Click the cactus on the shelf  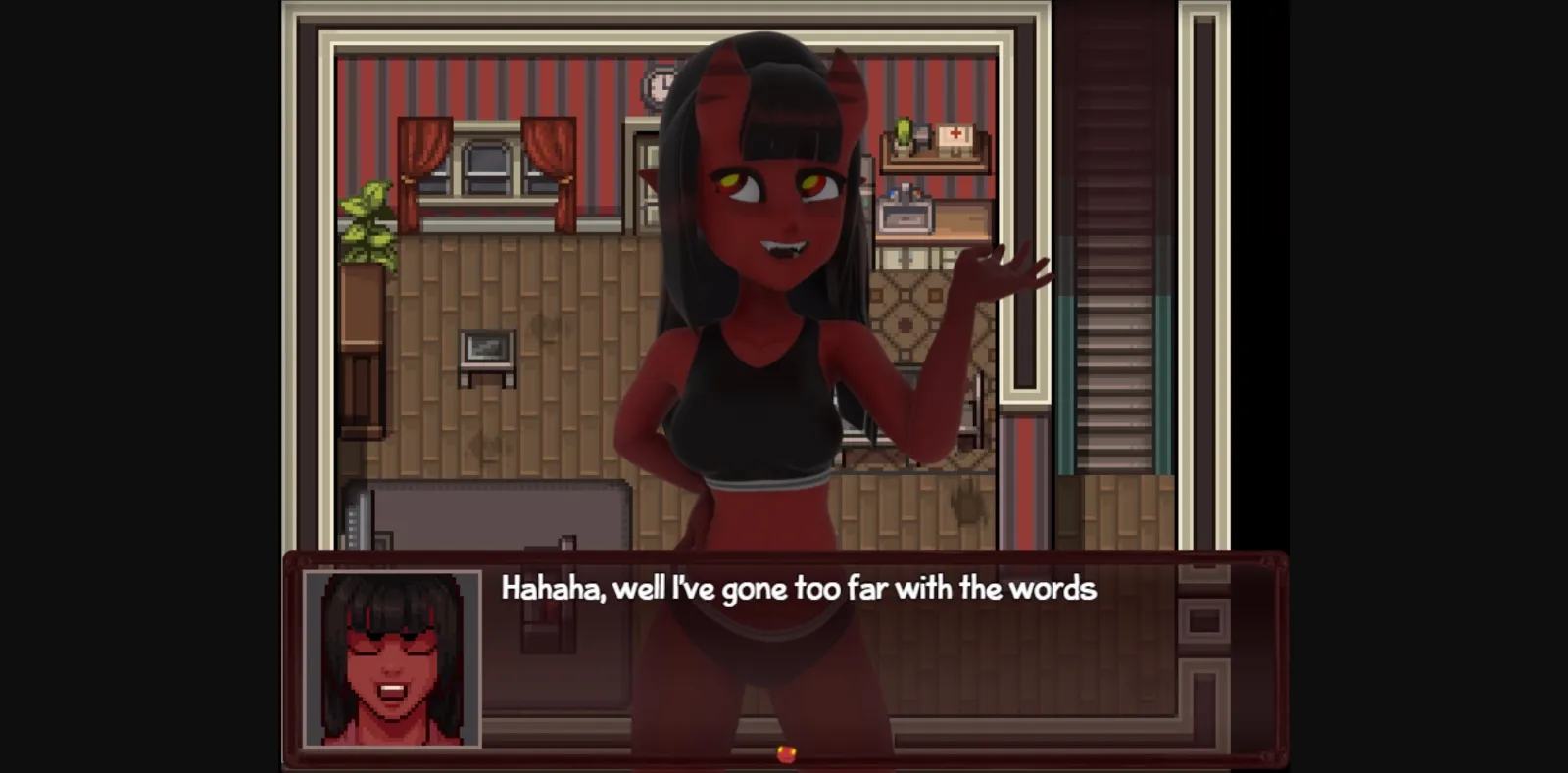tap(901, 132)
